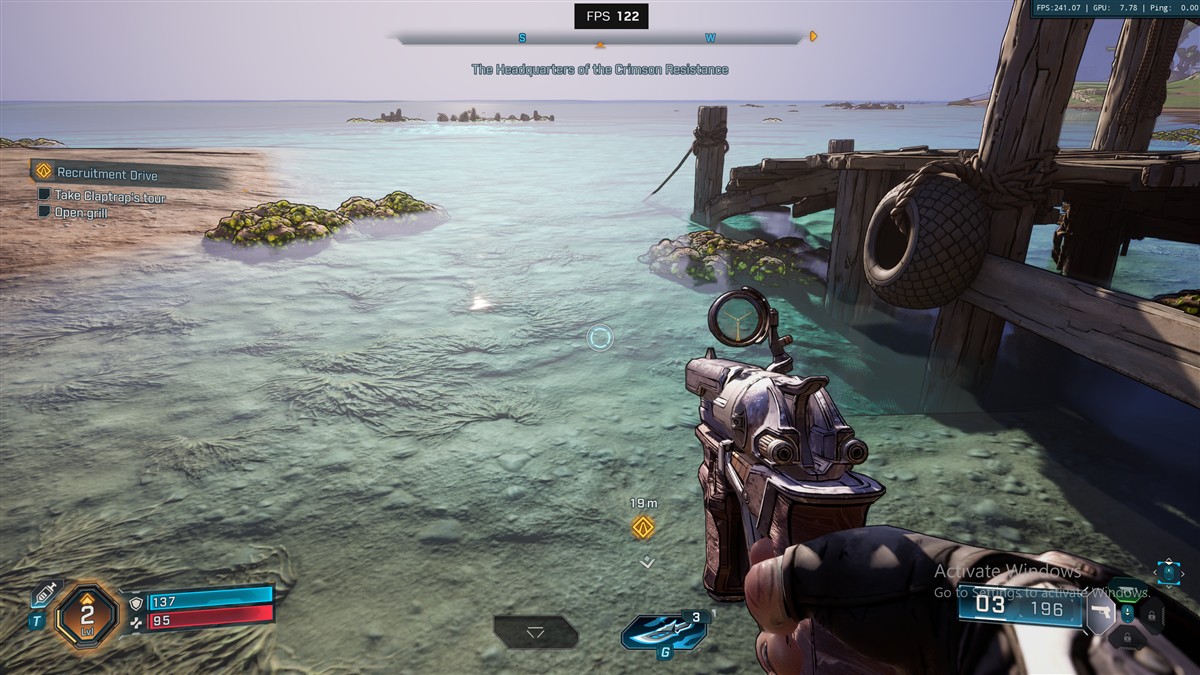Click the shield icon beside the blue bar

coord(136,602)
